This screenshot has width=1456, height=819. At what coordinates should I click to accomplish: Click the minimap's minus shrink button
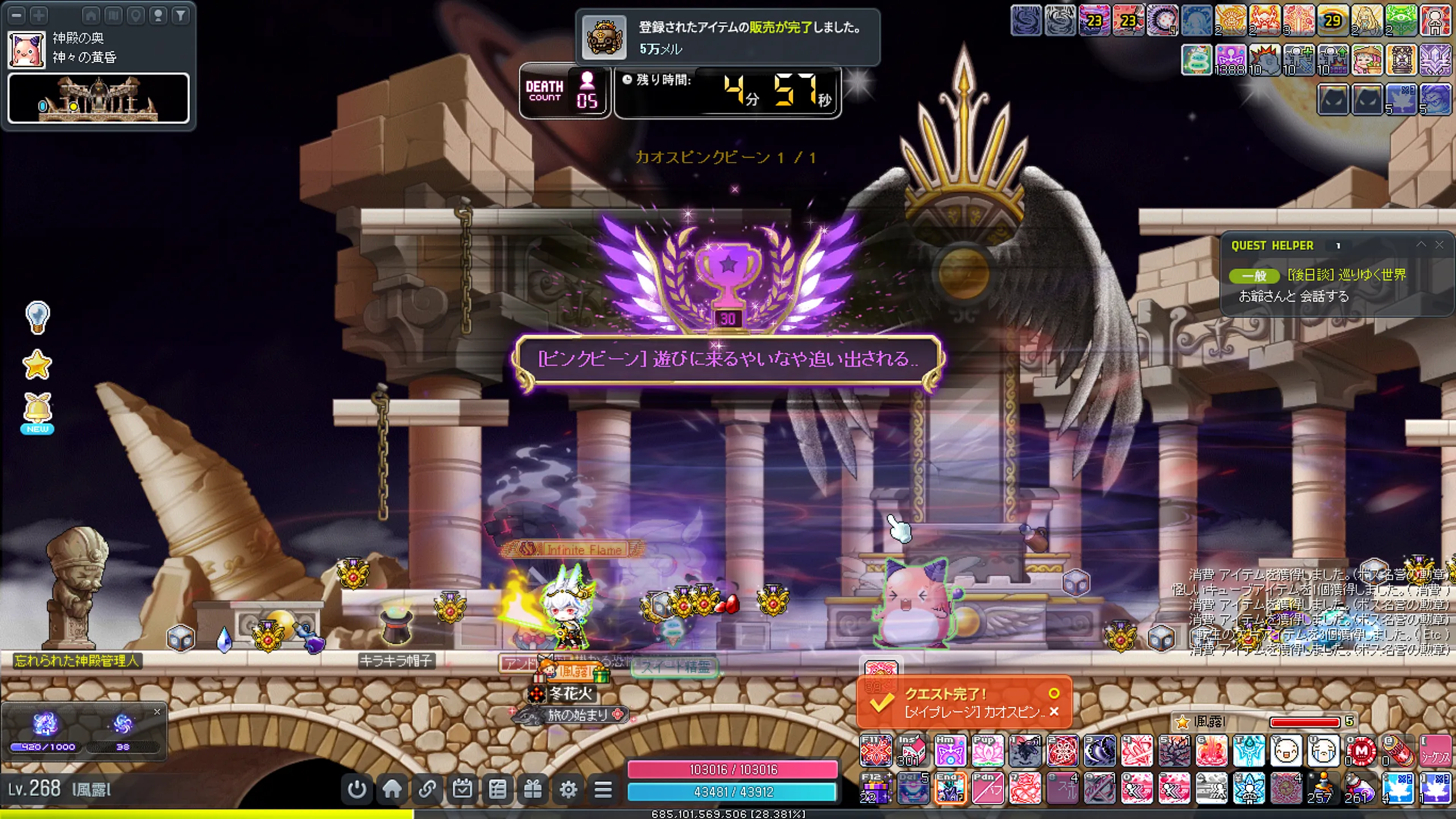pyautogui.click(x=17, y=15)
